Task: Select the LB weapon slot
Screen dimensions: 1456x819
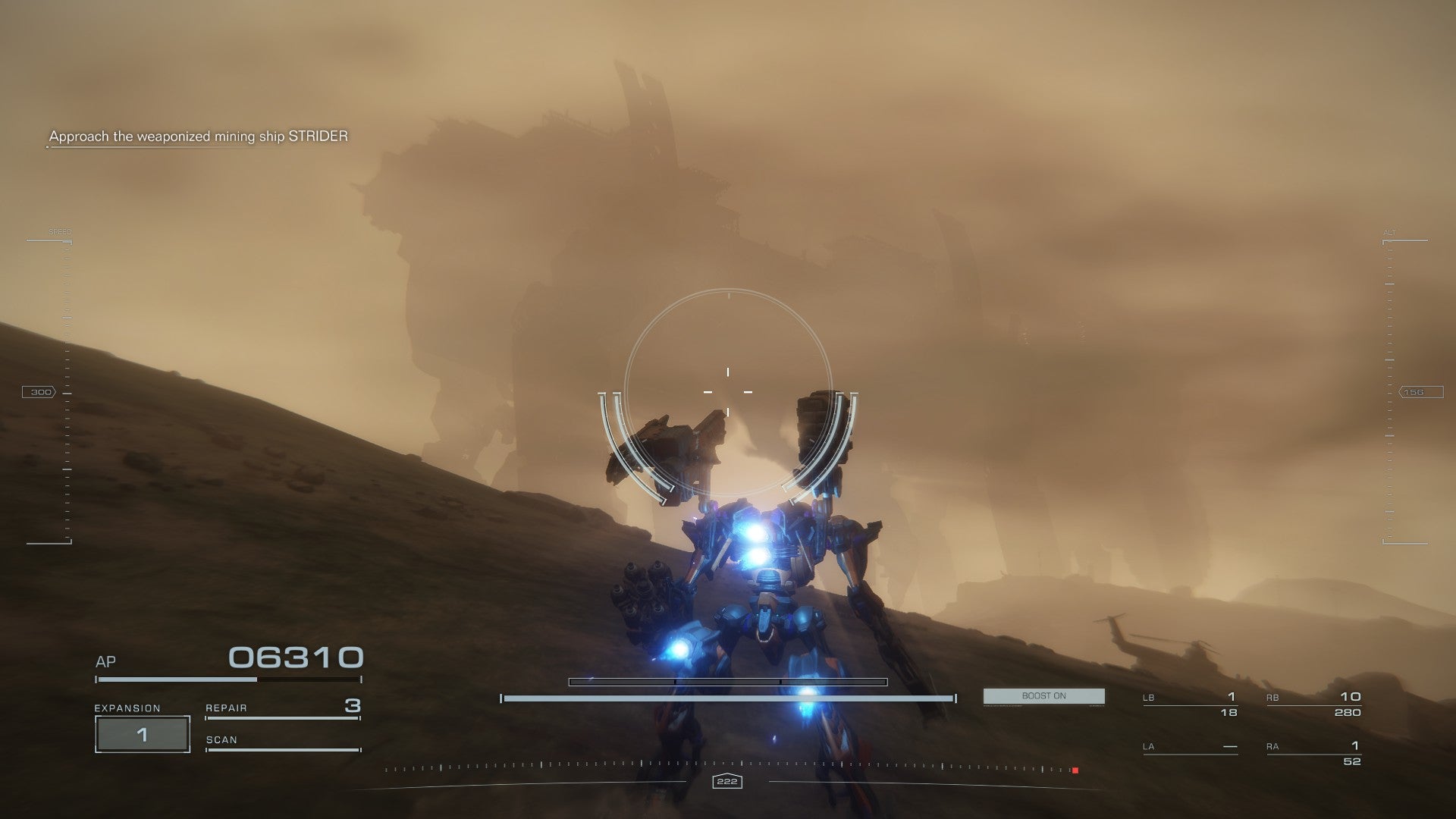Action: (1190, 704)
